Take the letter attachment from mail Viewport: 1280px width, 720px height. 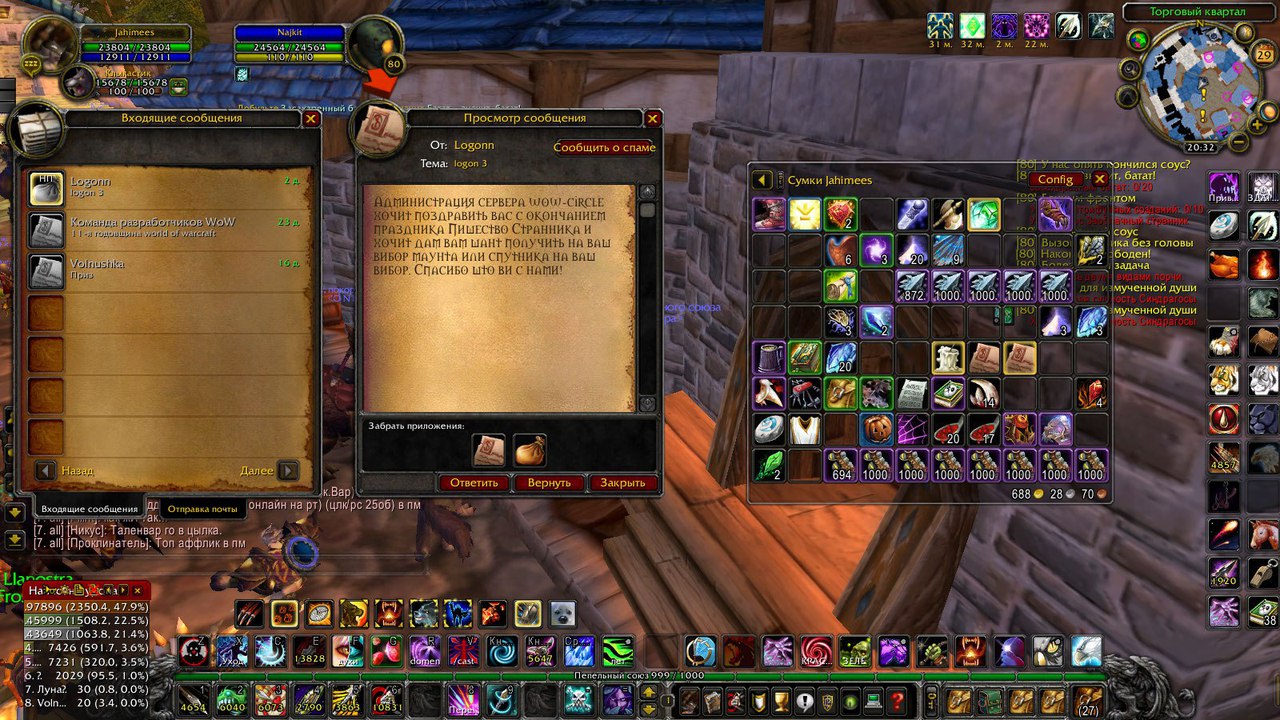489,451
